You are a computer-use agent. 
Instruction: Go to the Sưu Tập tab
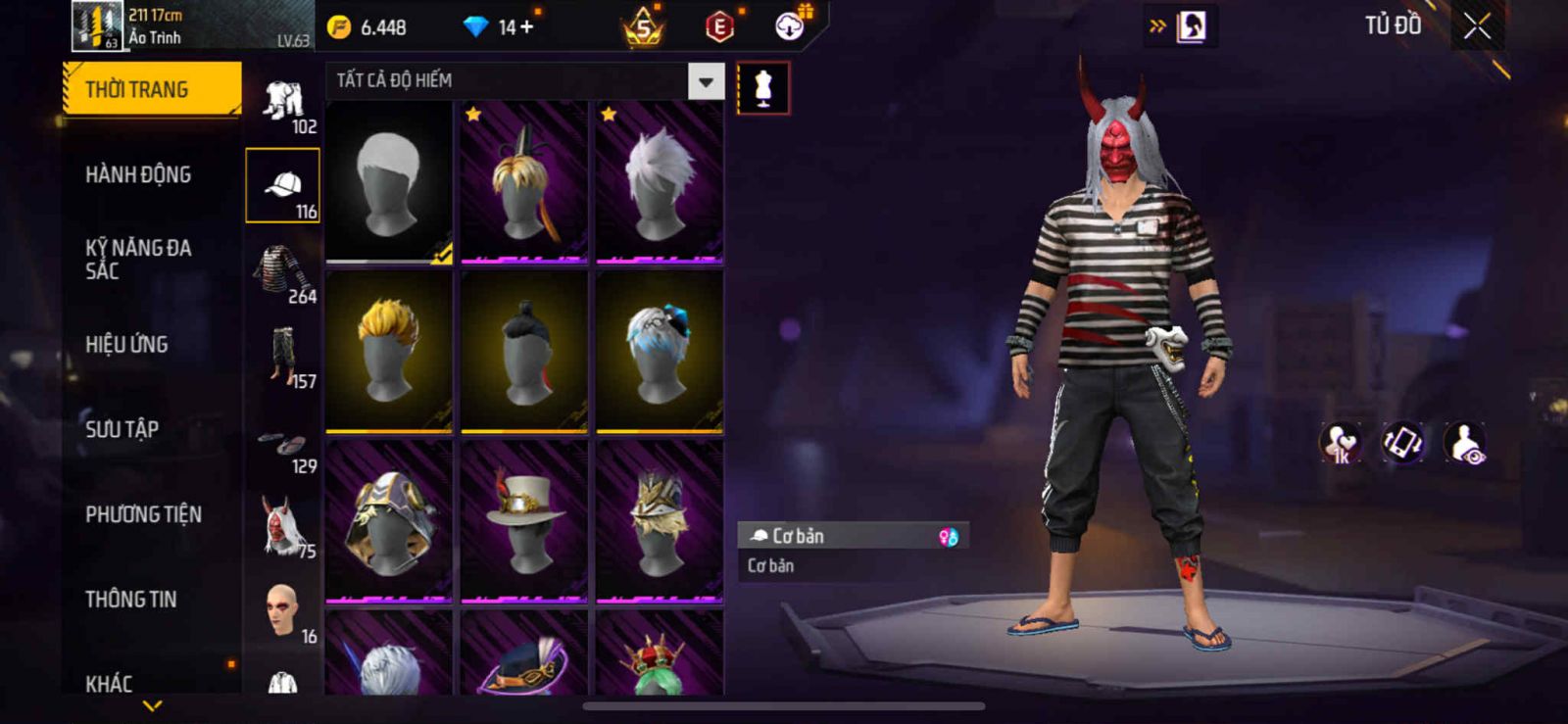(x=122, y=429)
